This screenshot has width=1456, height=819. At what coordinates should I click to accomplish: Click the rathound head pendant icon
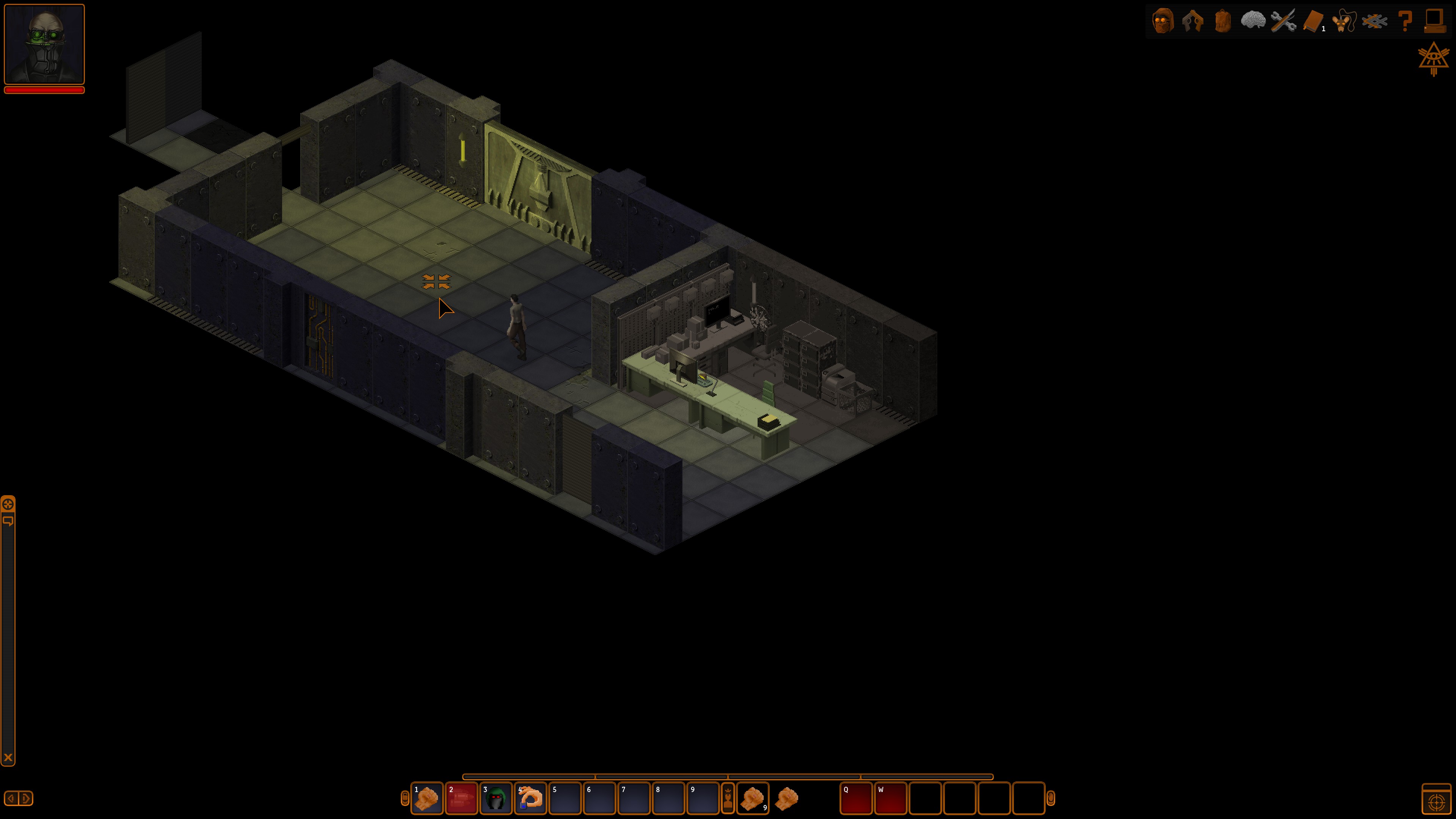coord(1344,22)
